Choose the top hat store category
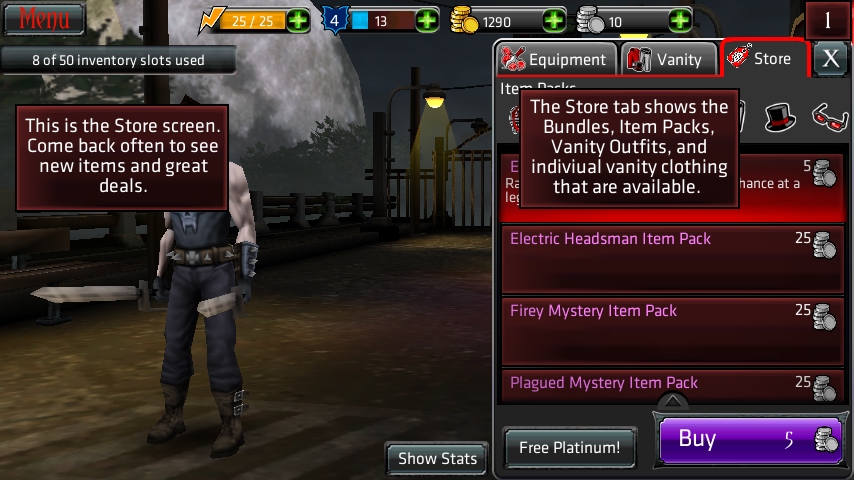The width and height of the screenshot is (854, 480). pos(780,118)
